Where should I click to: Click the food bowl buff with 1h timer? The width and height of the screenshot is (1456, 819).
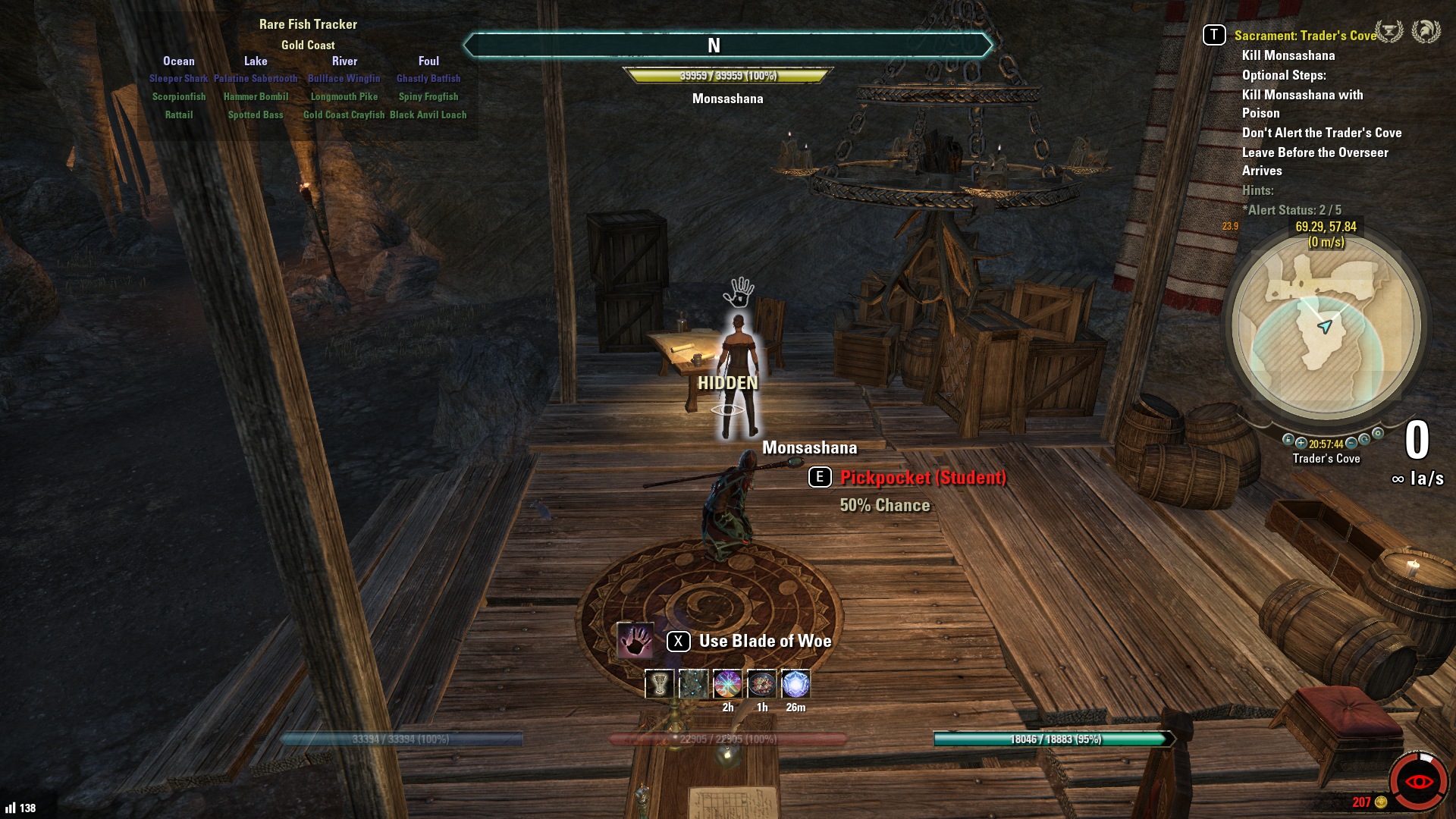click(x=761, y=684)
